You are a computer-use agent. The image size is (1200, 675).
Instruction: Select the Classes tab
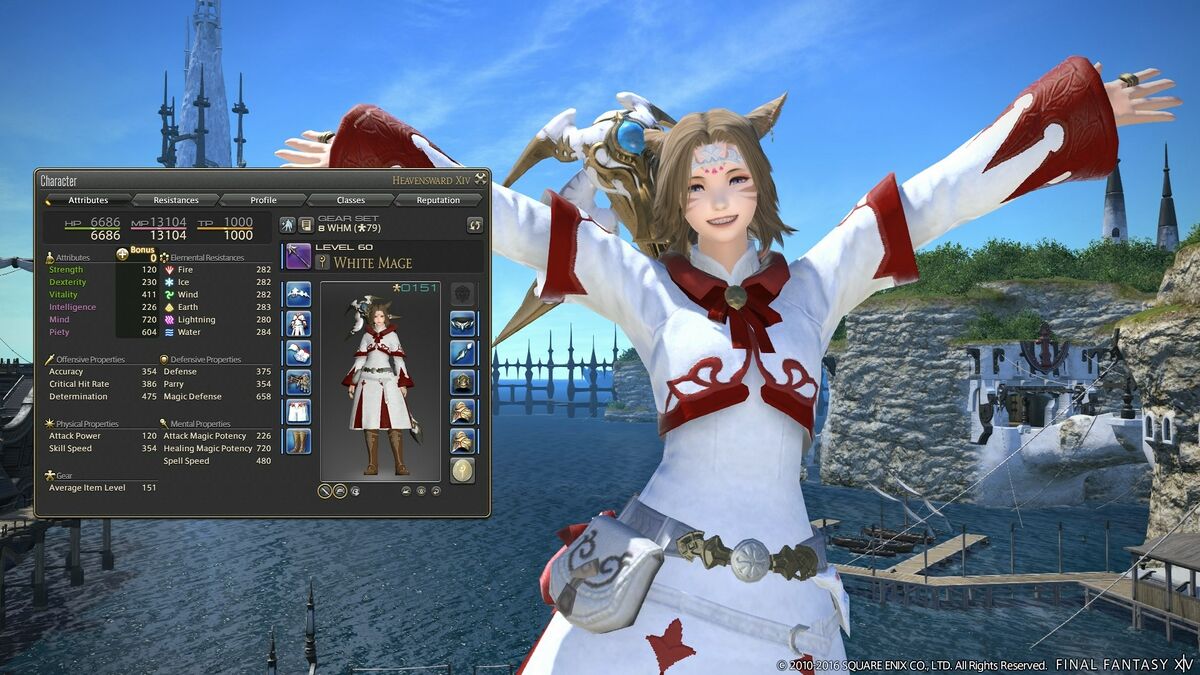(x=351, y=200)
